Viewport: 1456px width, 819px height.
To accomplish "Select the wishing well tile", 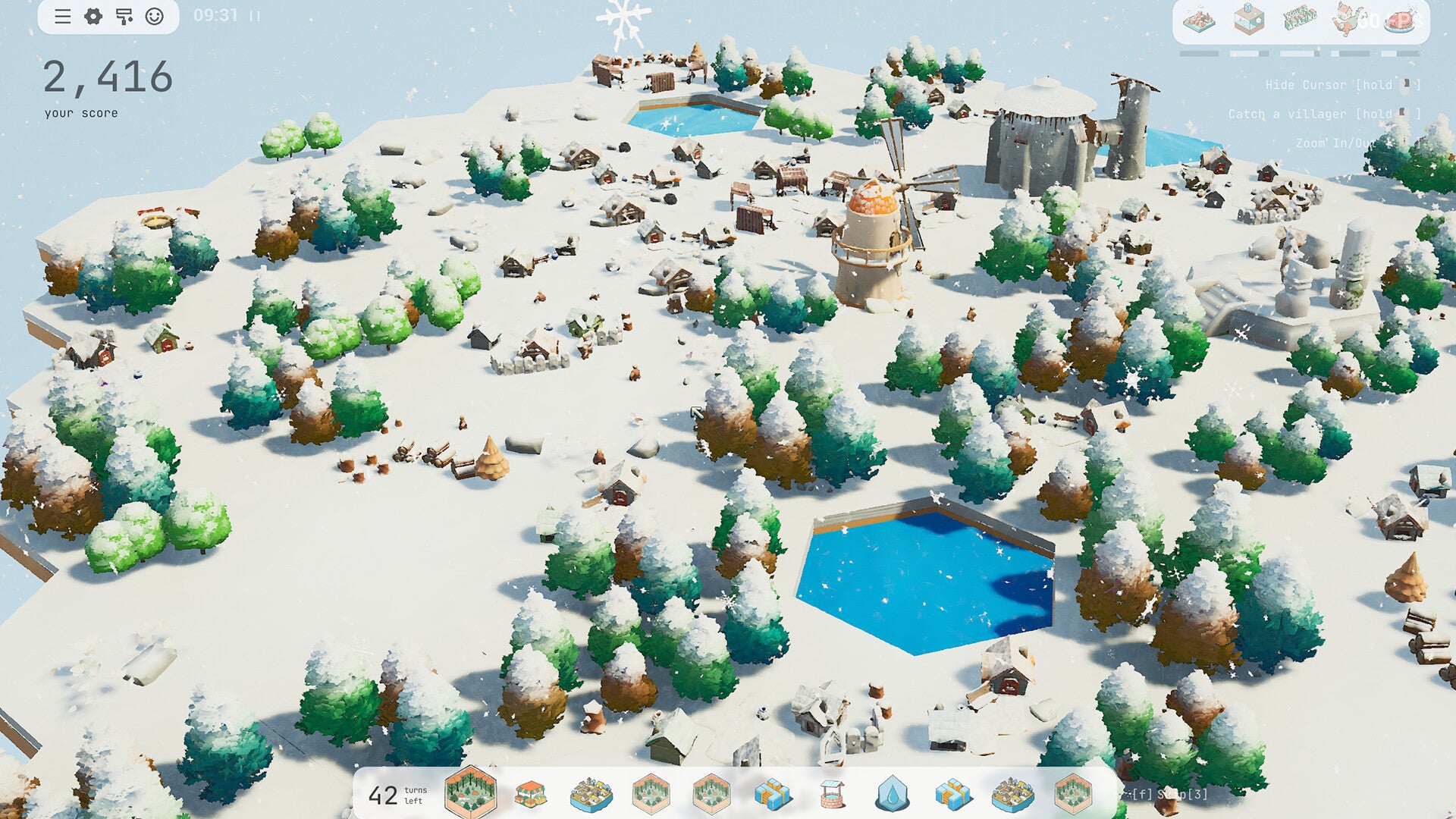I will [831, 795].
